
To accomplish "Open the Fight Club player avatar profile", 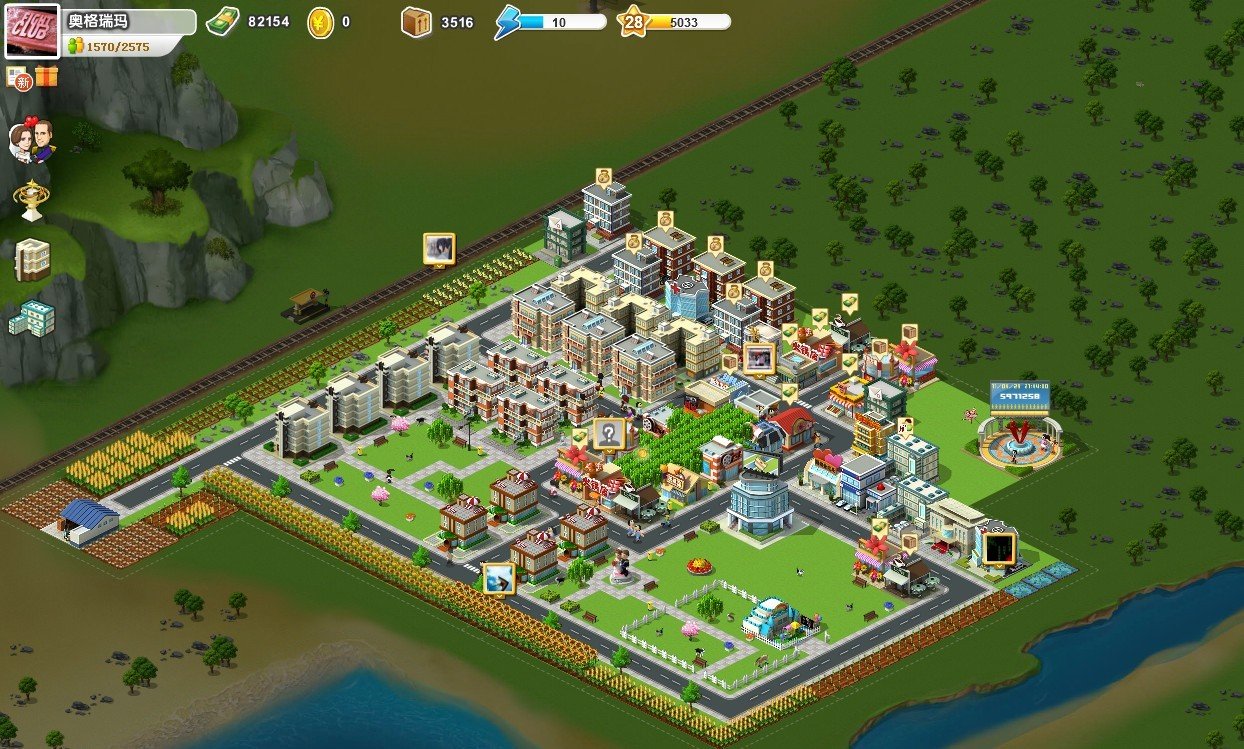I will 32,30.
